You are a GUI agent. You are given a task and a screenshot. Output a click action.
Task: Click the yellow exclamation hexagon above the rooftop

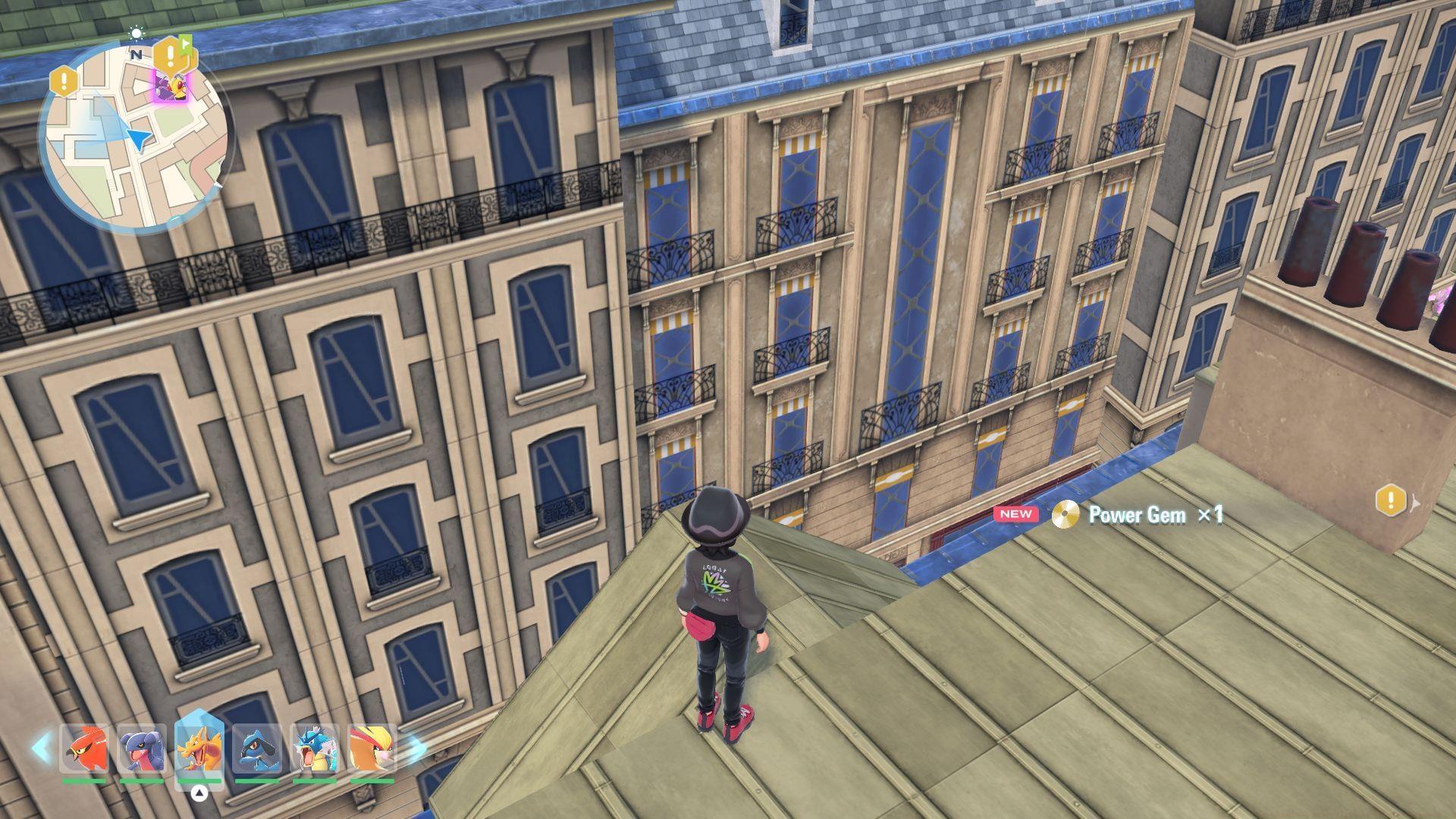(x=1390, y=501)
